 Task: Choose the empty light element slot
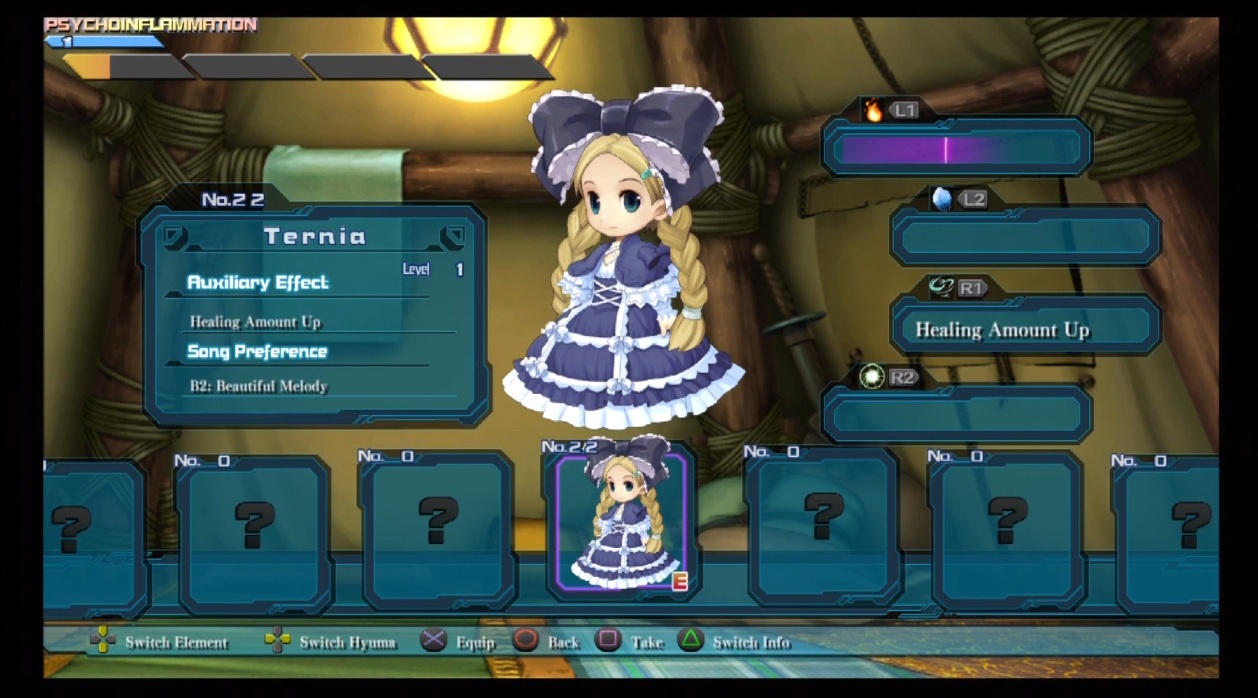click(956, 414)
